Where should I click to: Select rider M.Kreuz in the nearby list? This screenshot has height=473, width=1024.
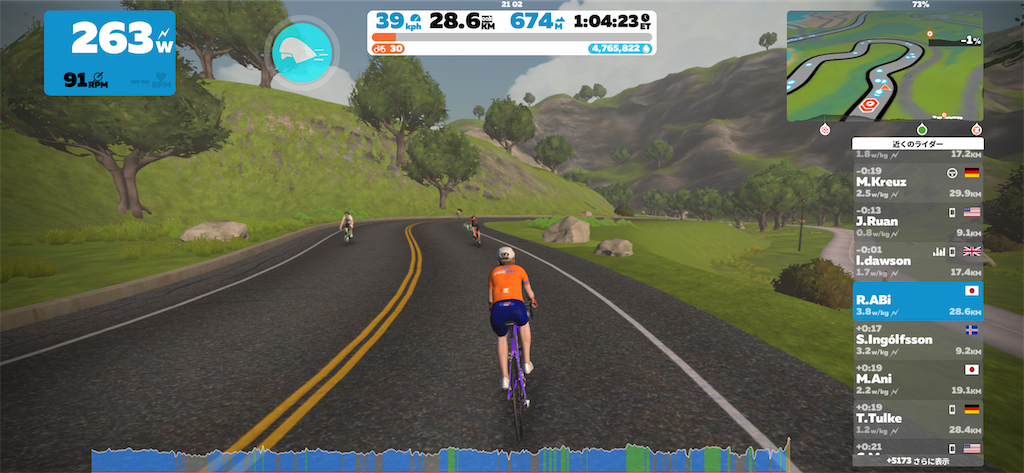917,182
